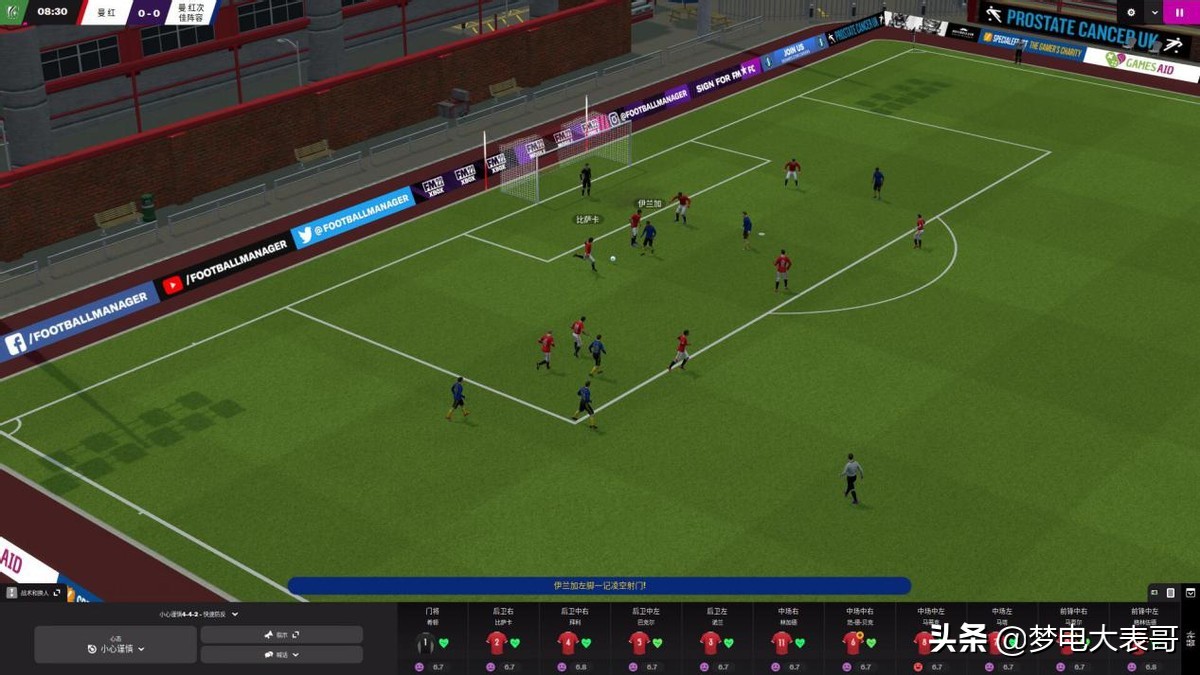
Task: Select right back 比萨卡 shirt number 2
Action: tap(497, 643)
